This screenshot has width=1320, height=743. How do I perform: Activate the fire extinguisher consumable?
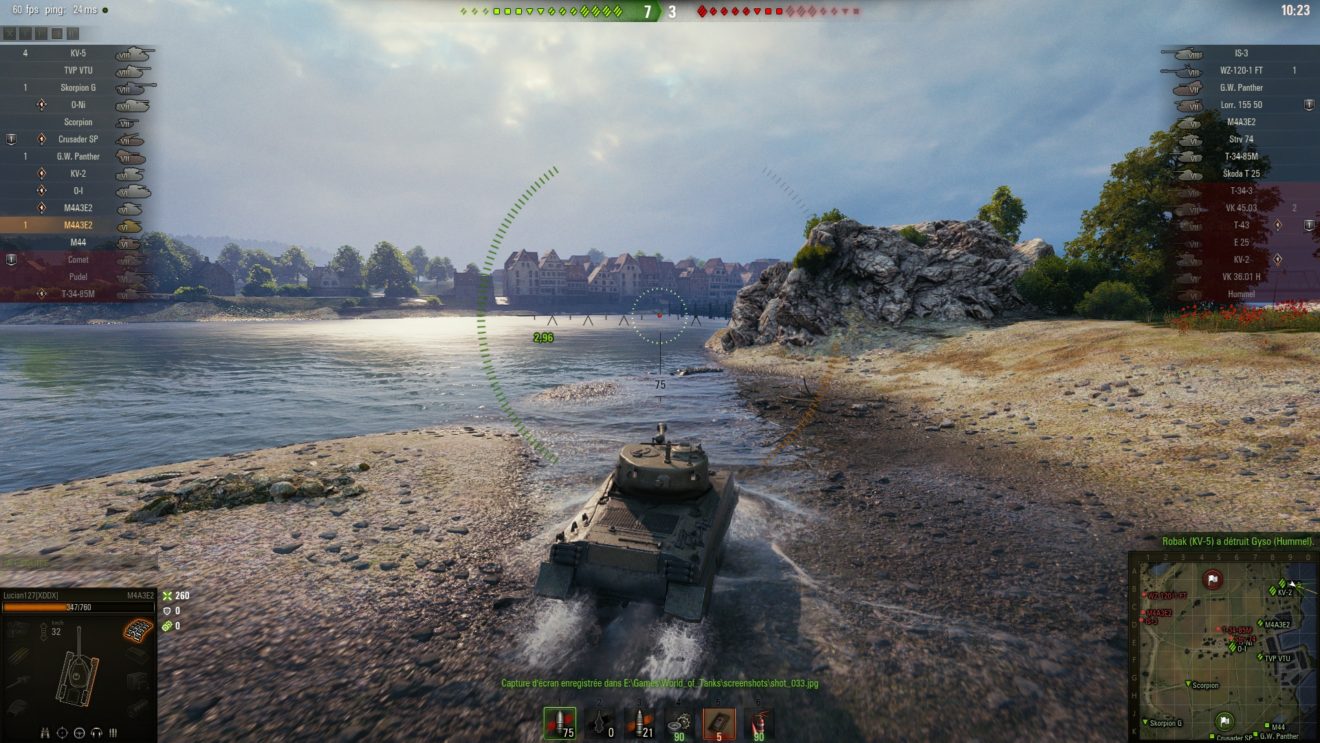pos(759,724)
